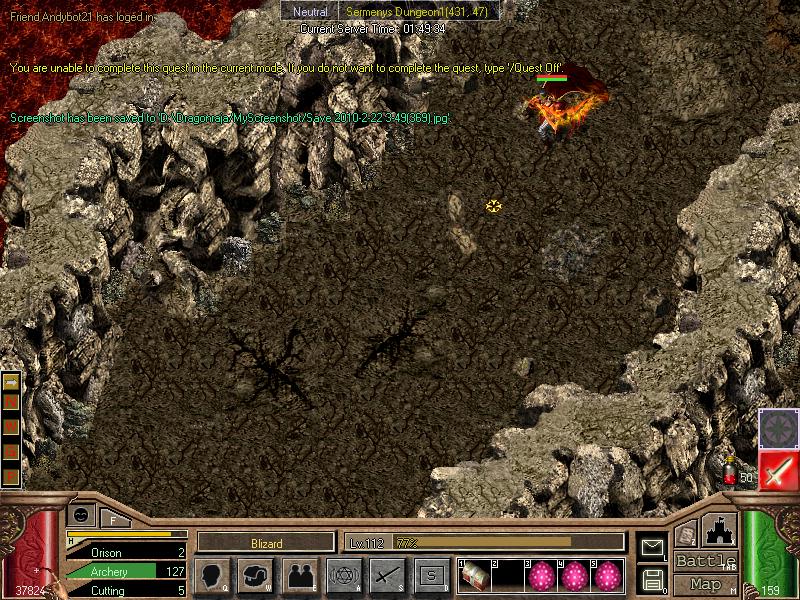Select the Archery skill row
Image resolution: width=800 pixels, height=600 pixels.
(x=126, y=571)
